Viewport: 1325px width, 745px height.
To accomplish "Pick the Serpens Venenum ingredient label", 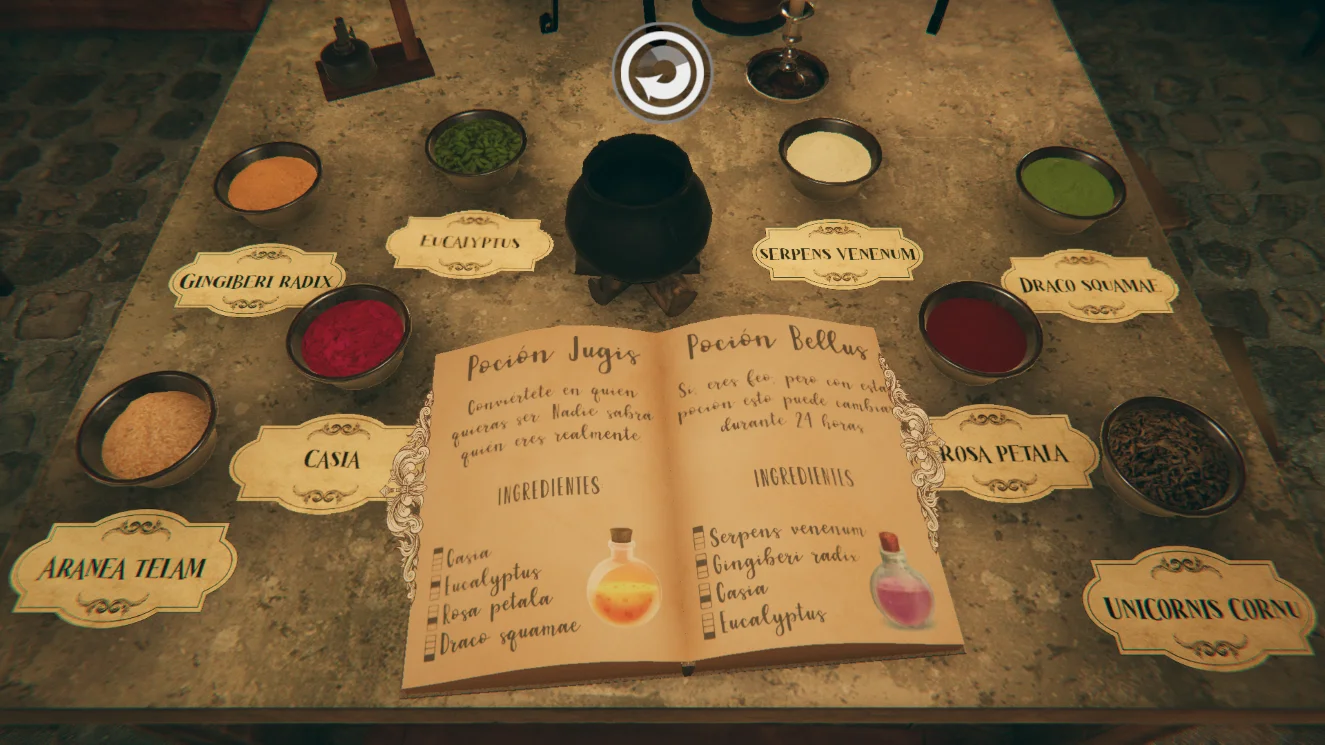I will pyautogui.click(x=837, y=254).
